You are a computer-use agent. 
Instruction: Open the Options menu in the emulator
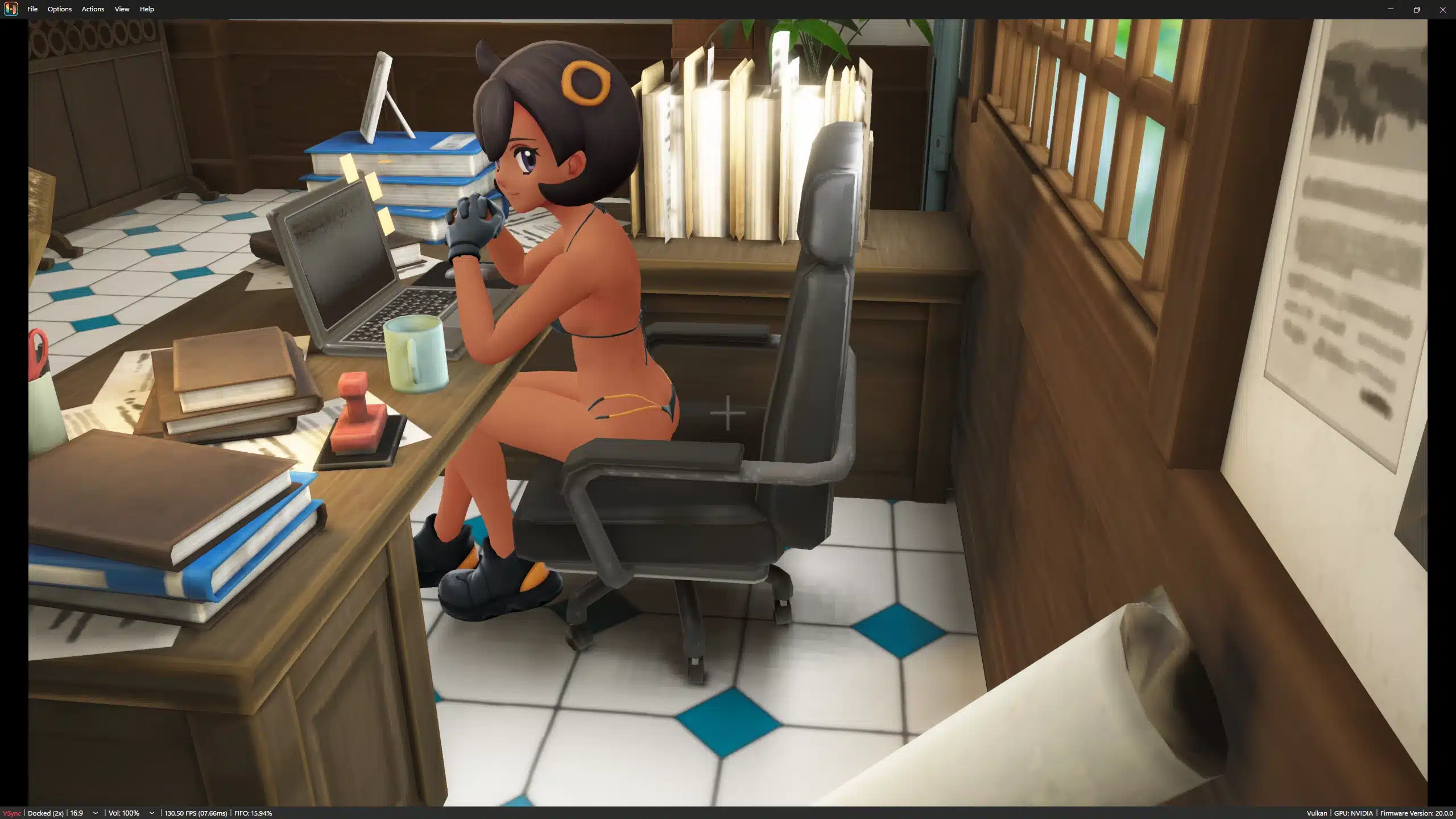tap(59, 9)
